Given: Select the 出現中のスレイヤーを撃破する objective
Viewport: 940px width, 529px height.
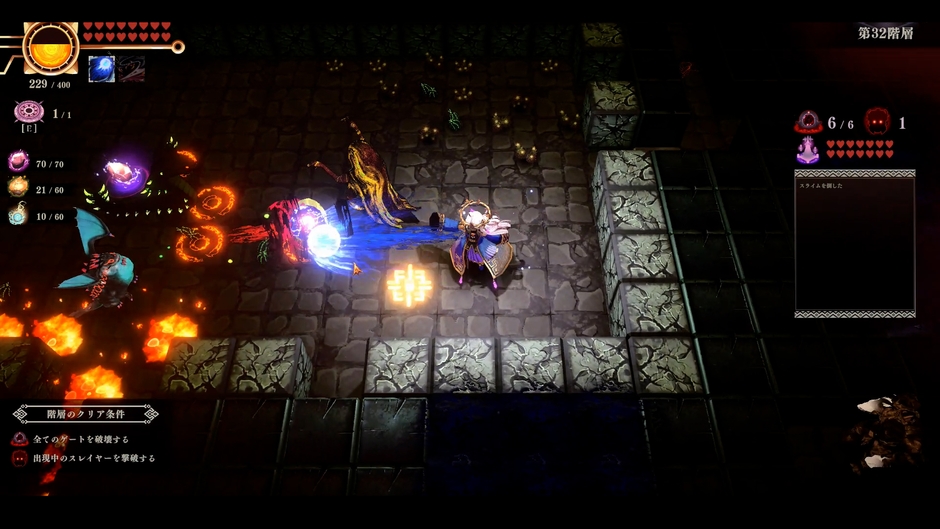Looking at the screenshot, I should tap(93, 458).
